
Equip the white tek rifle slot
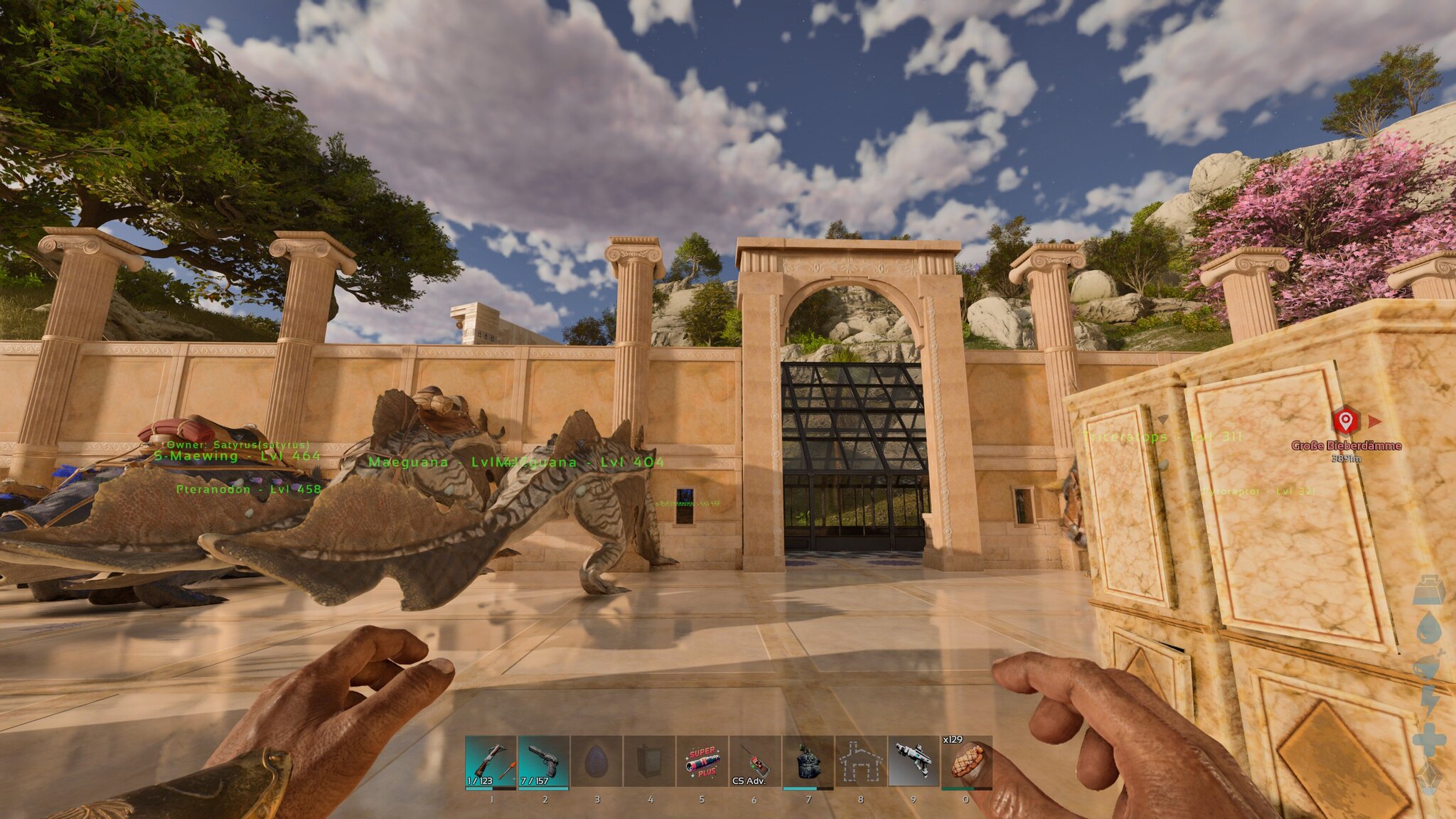tap(914, 762)
